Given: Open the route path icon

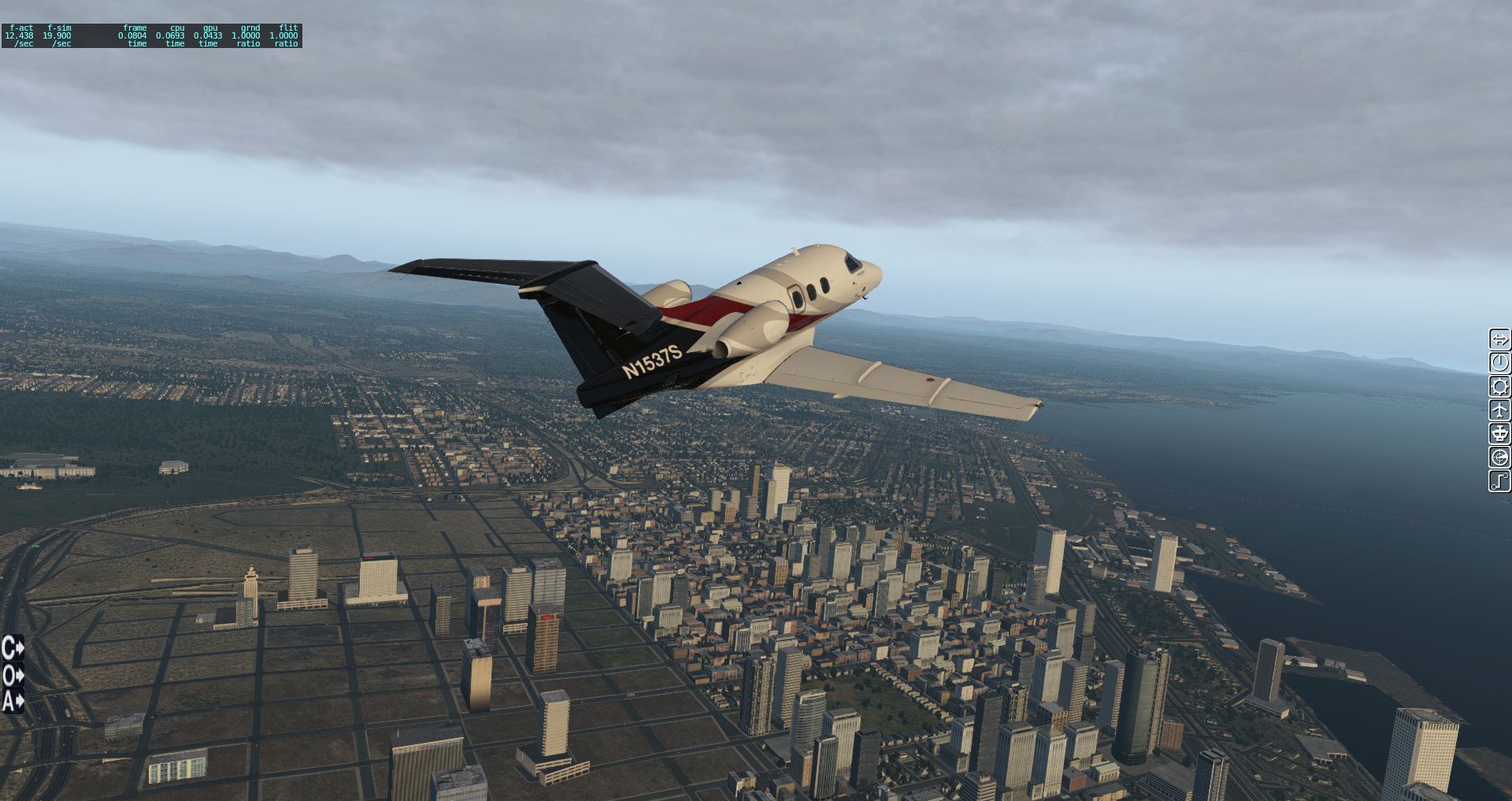Looking at the screenshot, I should point(1499,480).
